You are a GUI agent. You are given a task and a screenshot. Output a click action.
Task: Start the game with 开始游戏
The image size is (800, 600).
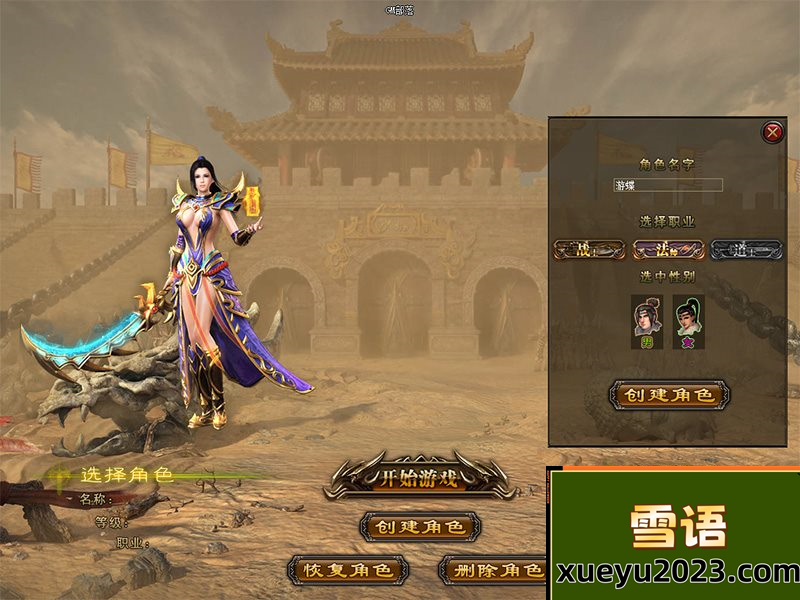[x=418, y=477]
